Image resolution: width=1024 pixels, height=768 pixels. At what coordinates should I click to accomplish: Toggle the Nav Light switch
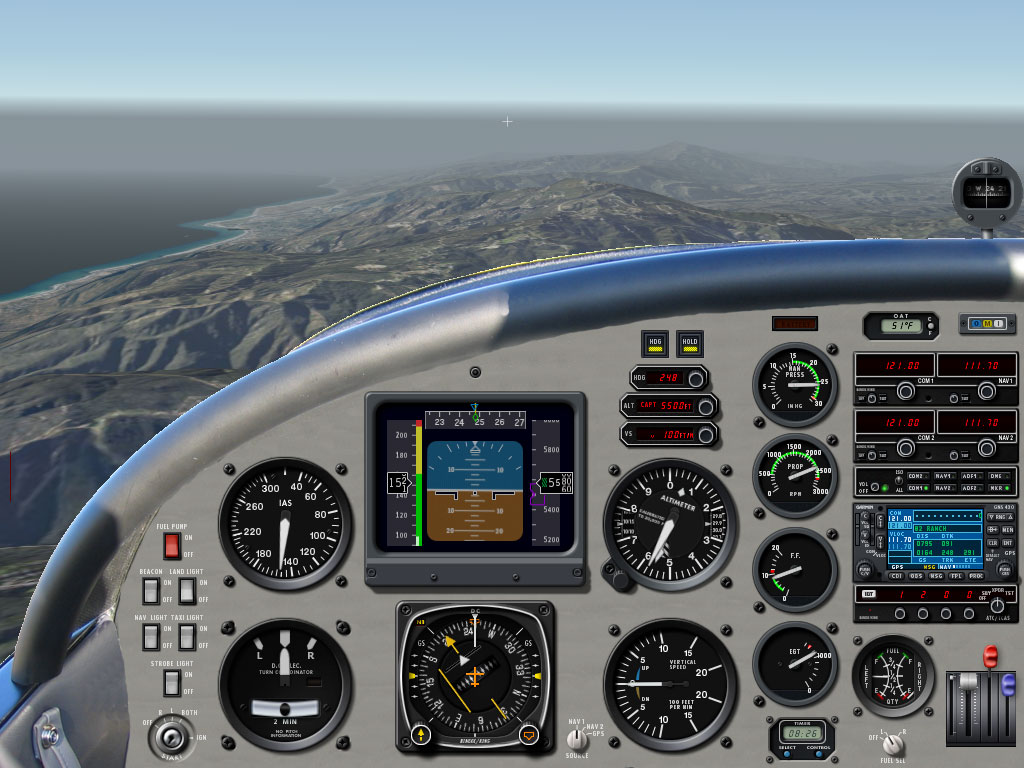150,636
